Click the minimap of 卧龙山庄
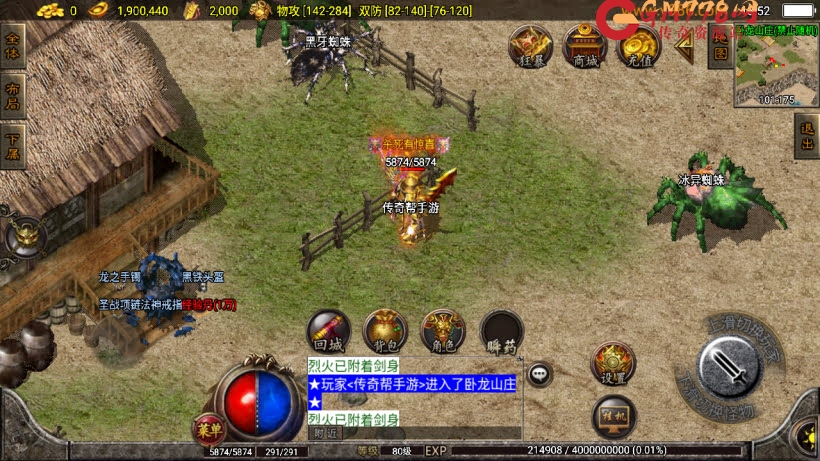This screenshot has height=461, width=820. (776, 70)
